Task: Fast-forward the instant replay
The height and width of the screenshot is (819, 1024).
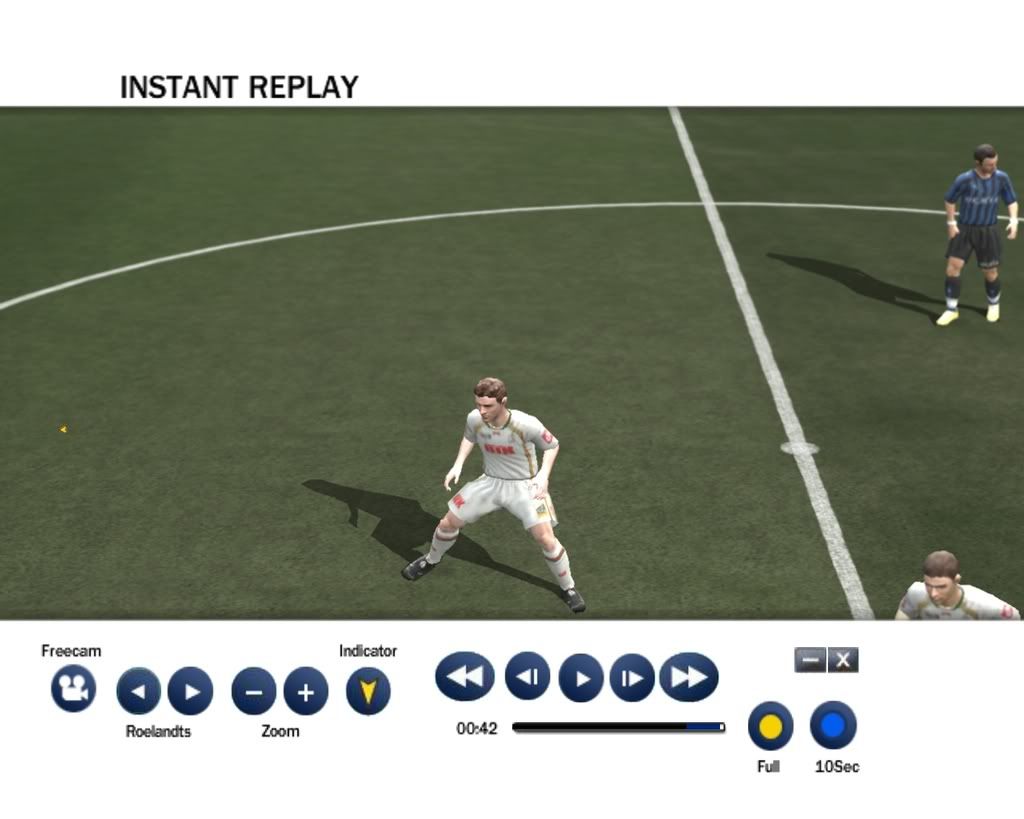Action: coord(689,677)
